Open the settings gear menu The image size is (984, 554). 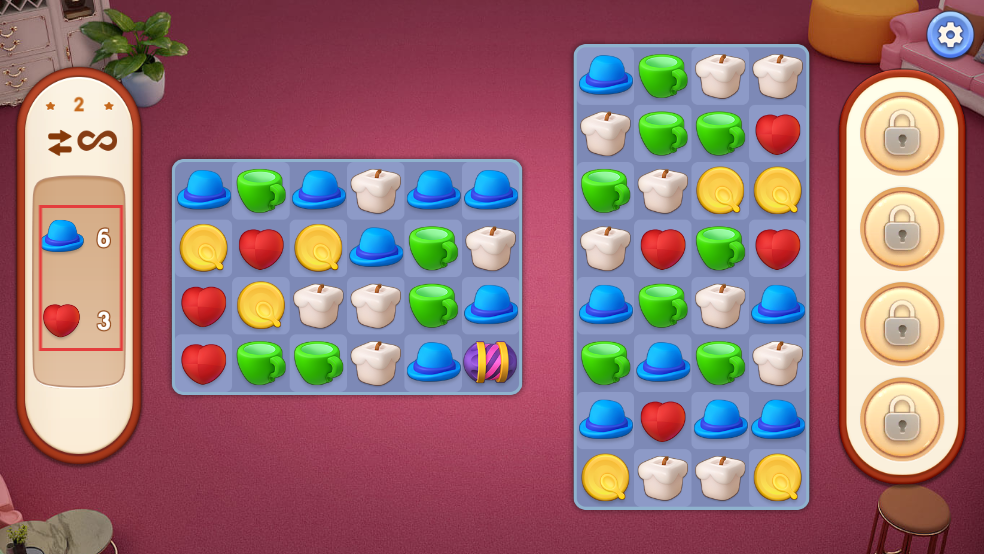coord(949,36)
